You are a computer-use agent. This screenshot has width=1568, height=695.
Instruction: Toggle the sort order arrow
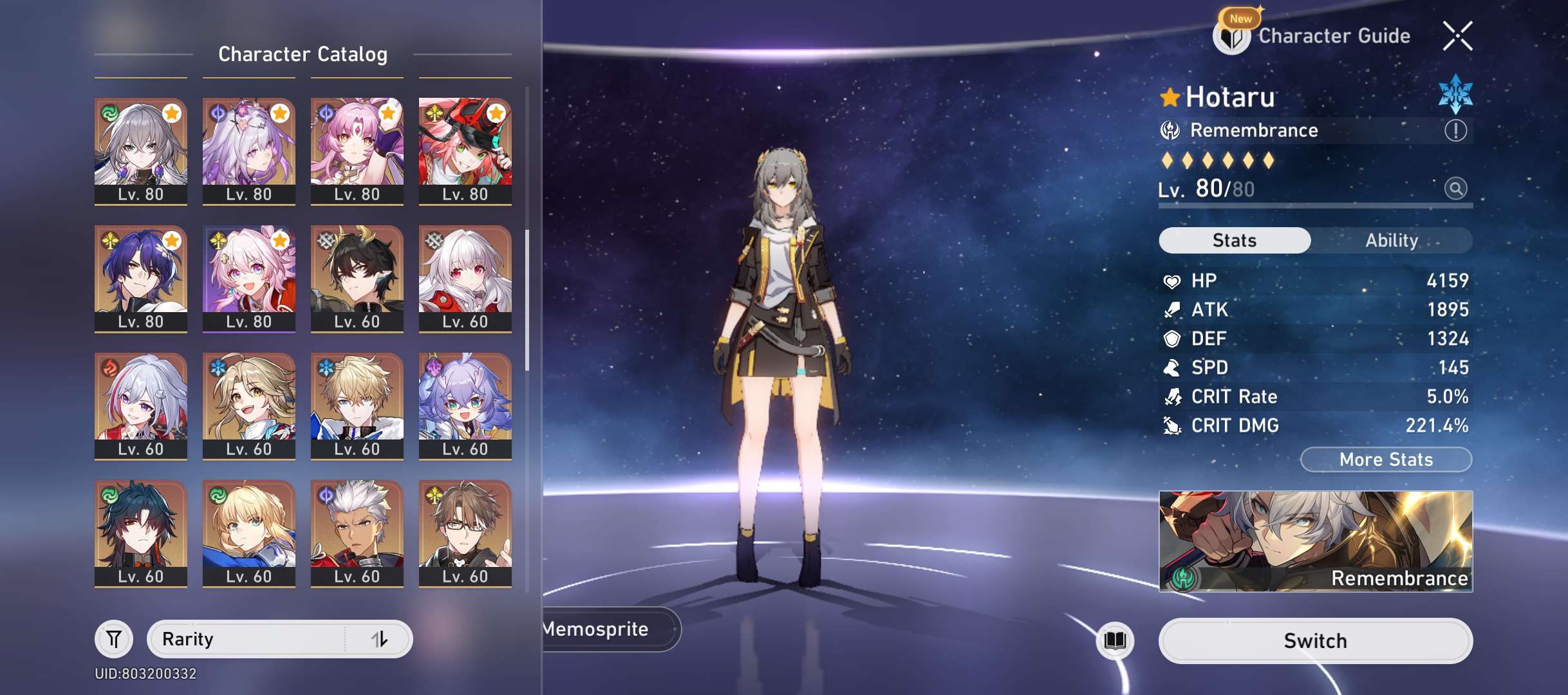[380, 639]
